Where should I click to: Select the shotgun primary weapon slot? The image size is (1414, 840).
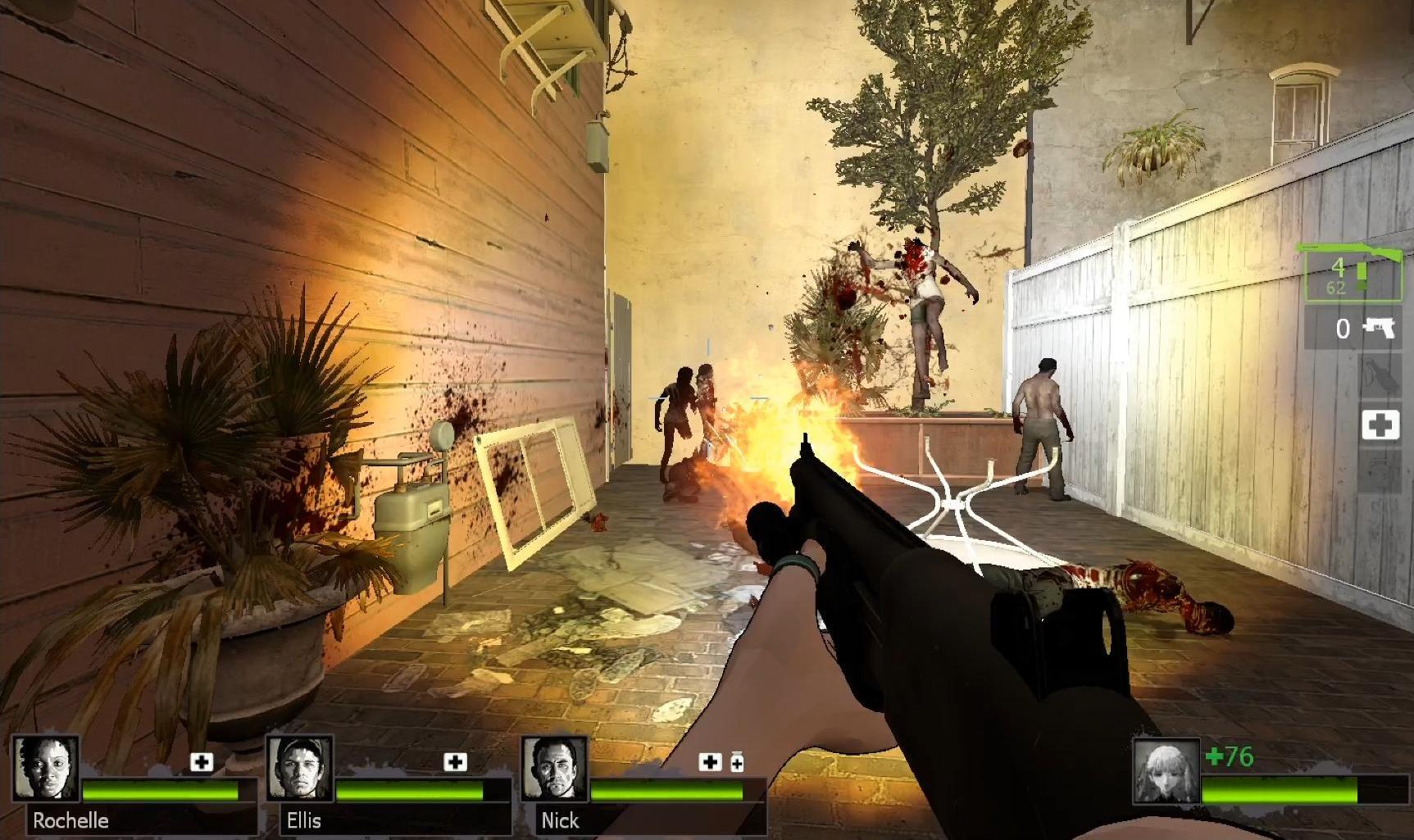1353,272
